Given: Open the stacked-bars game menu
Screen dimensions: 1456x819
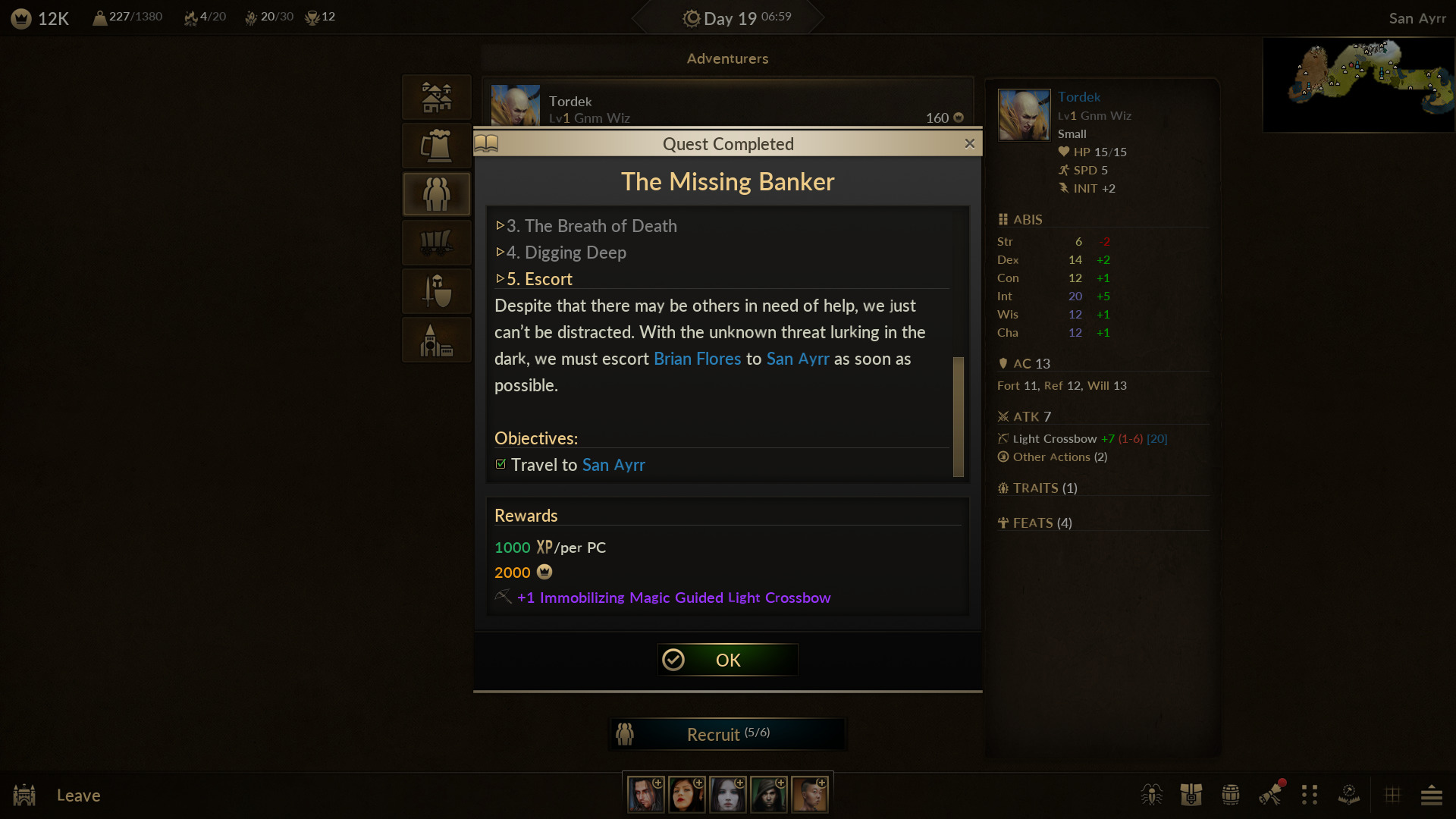Looking at the screenshot, I should (x=1432, y=795).
